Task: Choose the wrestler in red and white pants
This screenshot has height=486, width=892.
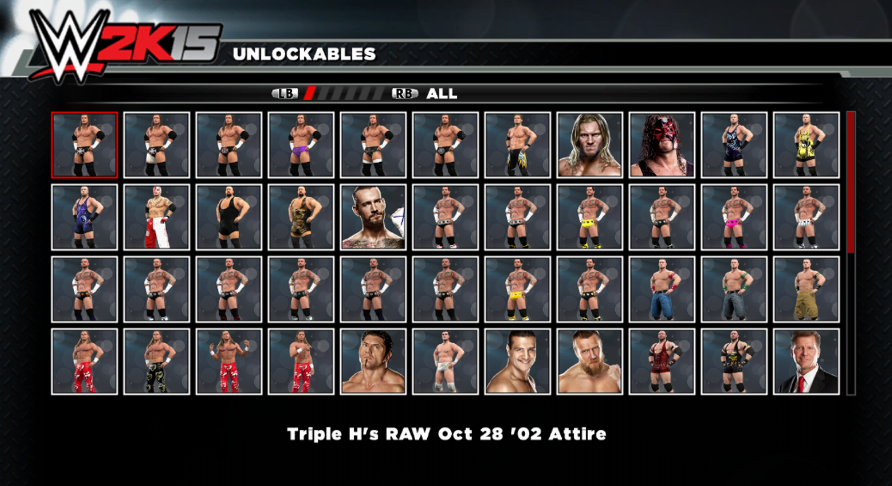Action: pos(156,217)
